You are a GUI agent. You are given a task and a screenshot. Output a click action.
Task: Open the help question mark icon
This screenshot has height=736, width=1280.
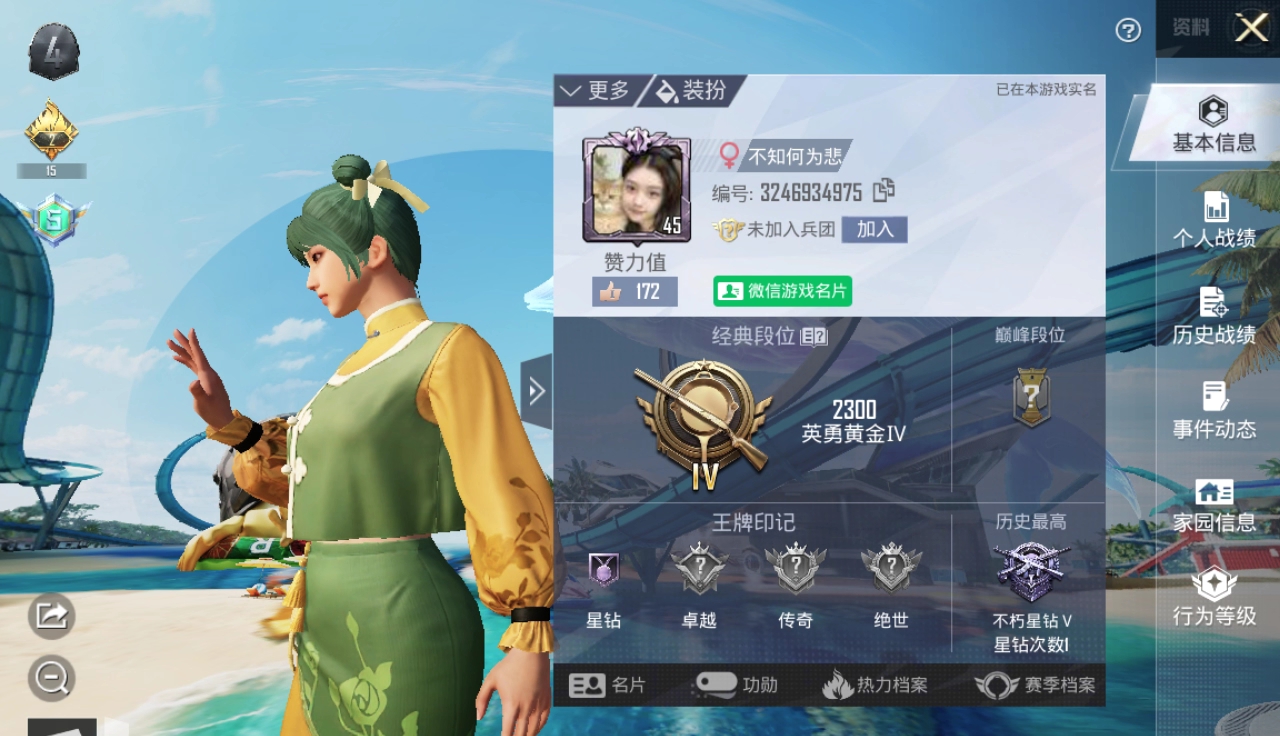point(1128,31)
